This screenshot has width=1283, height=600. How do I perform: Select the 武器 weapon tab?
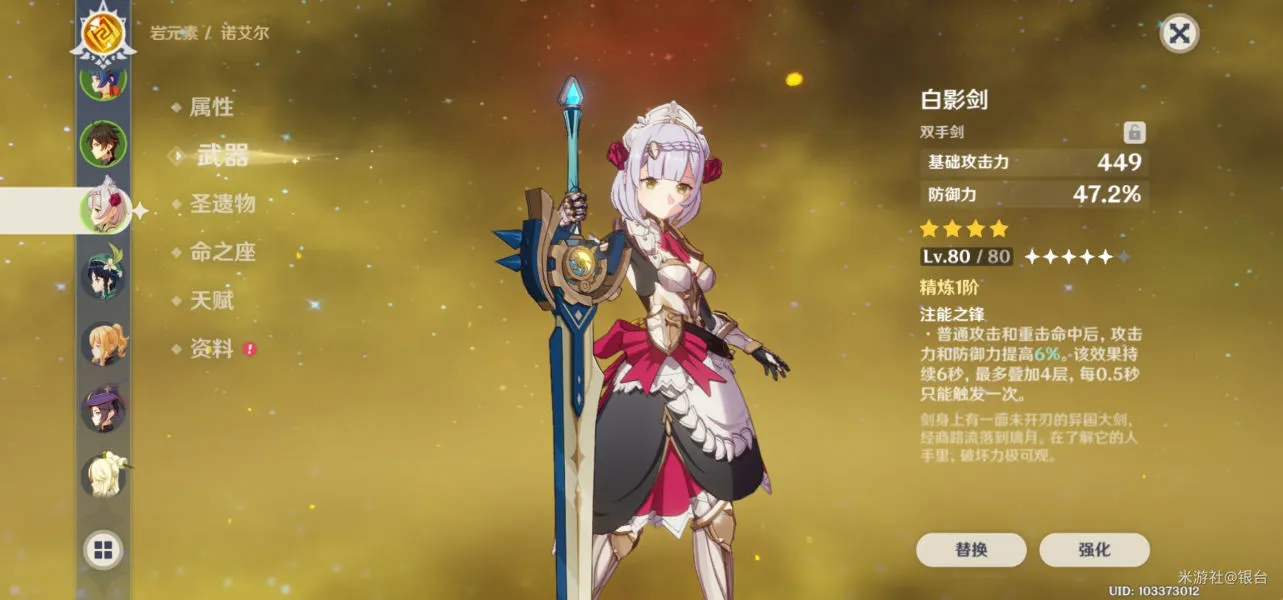[222, 155]
